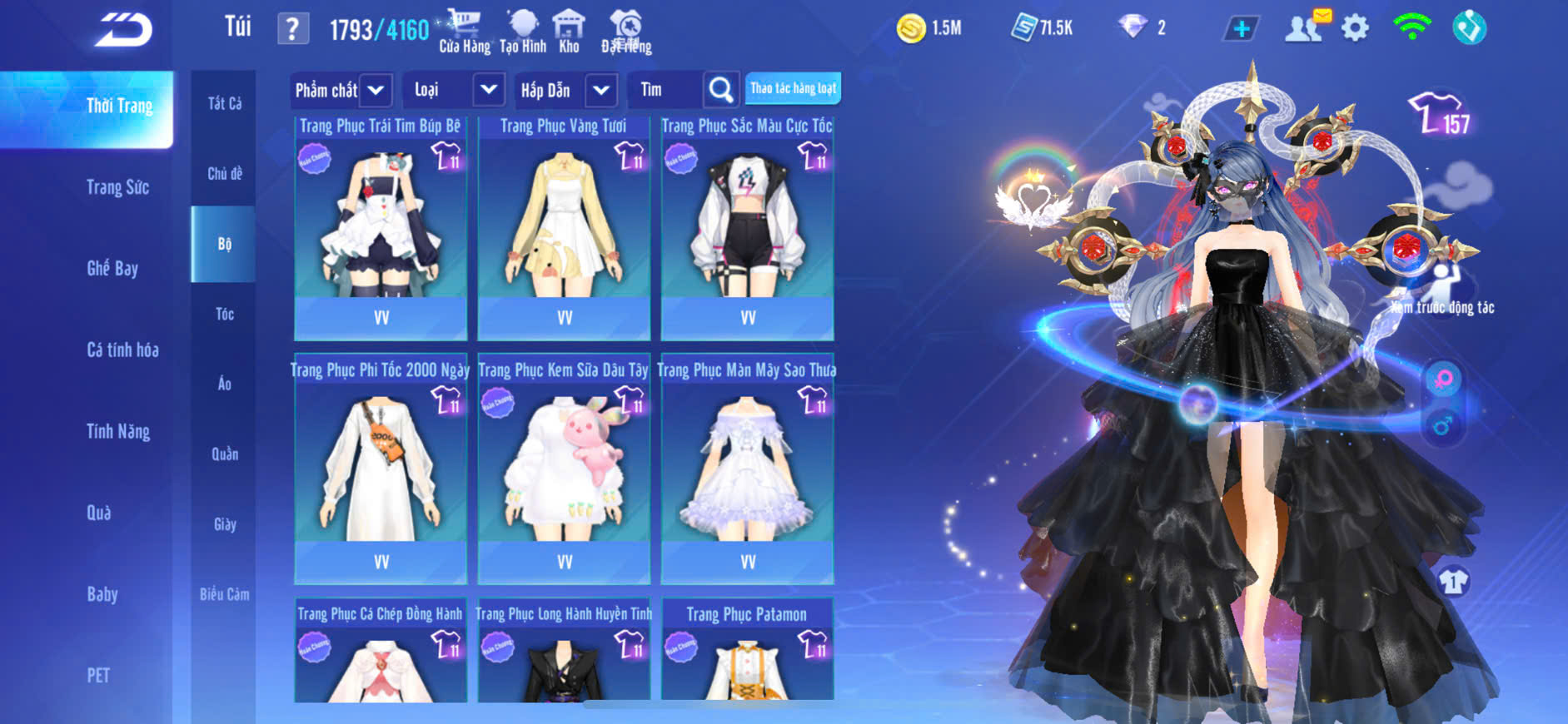
Task: Show the Tóc hair subcategory
Action: 224,314
